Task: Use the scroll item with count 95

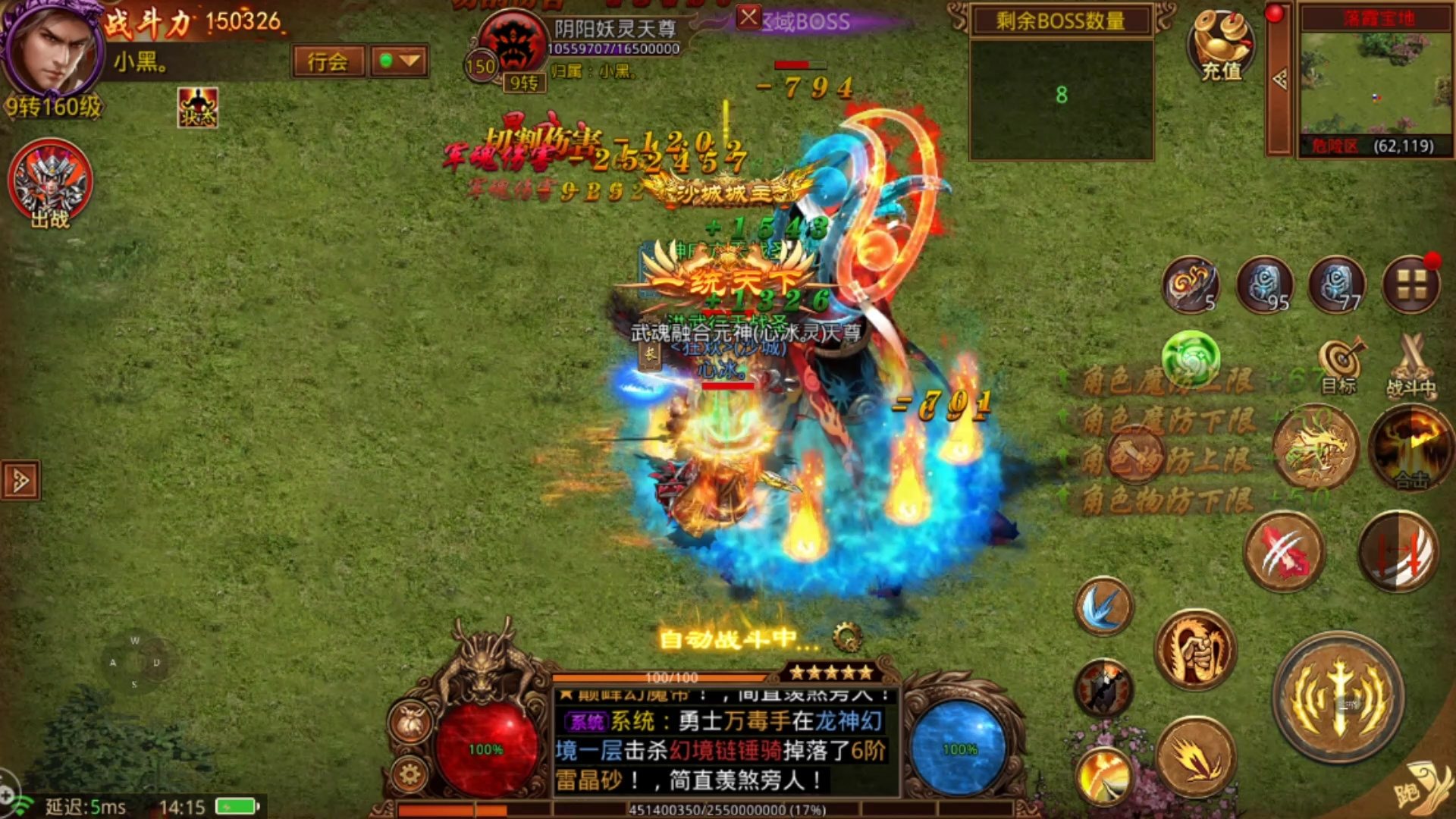Action: (x=1265, y=285)
